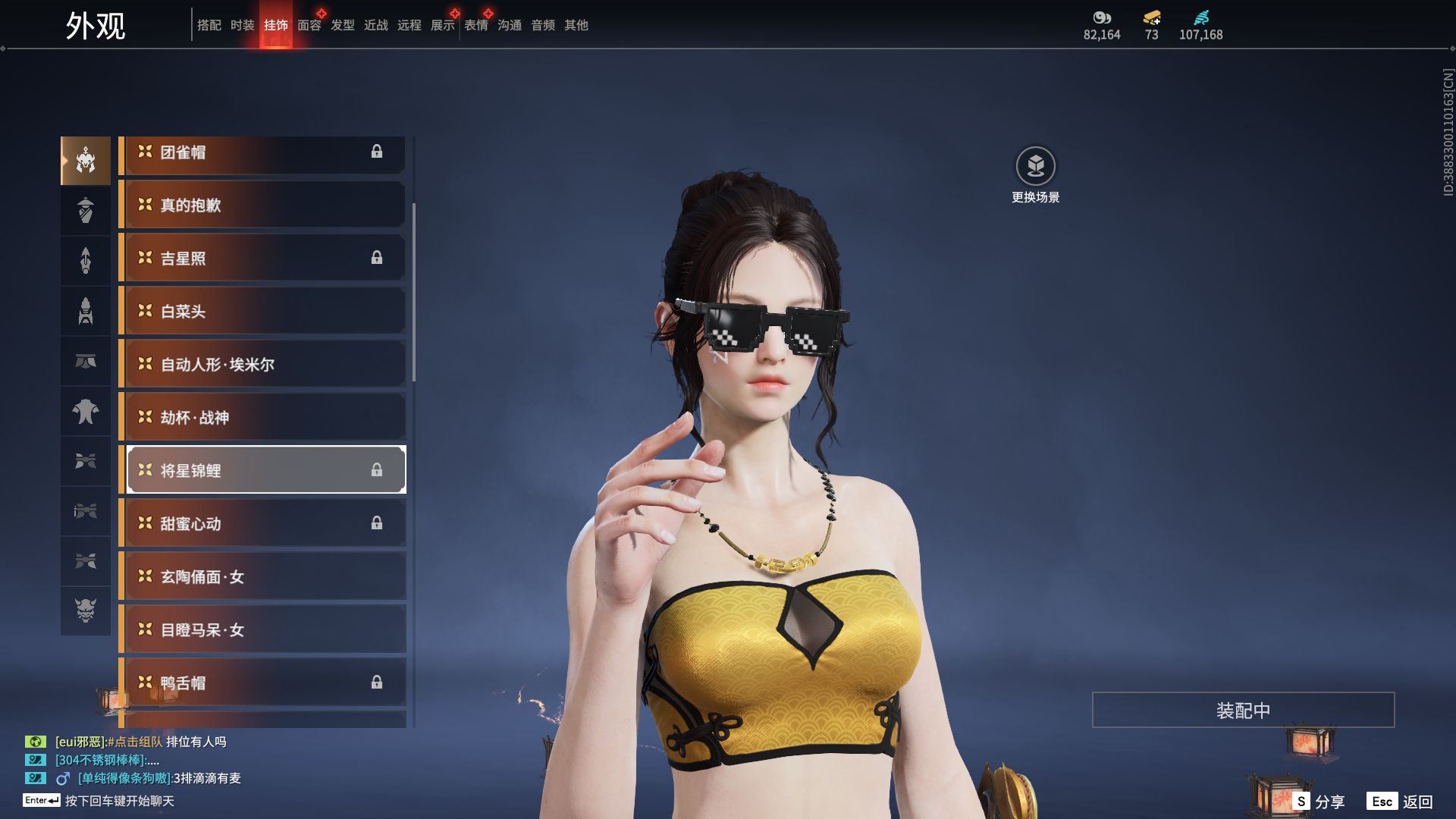
Task: Go to the 表情 emote tab
Action: (x=476, y=25)
